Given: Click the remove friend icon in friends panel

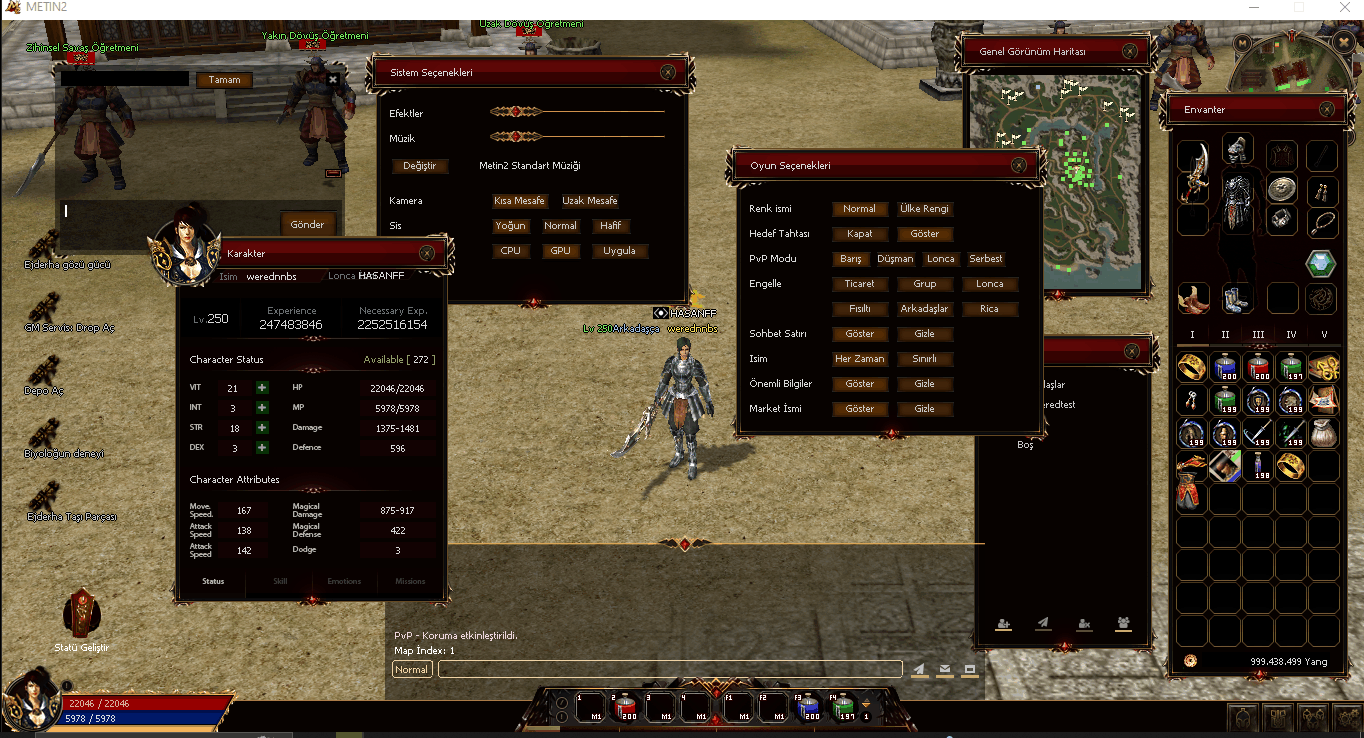Looking at the screenshot, I should pos(1083,623).
